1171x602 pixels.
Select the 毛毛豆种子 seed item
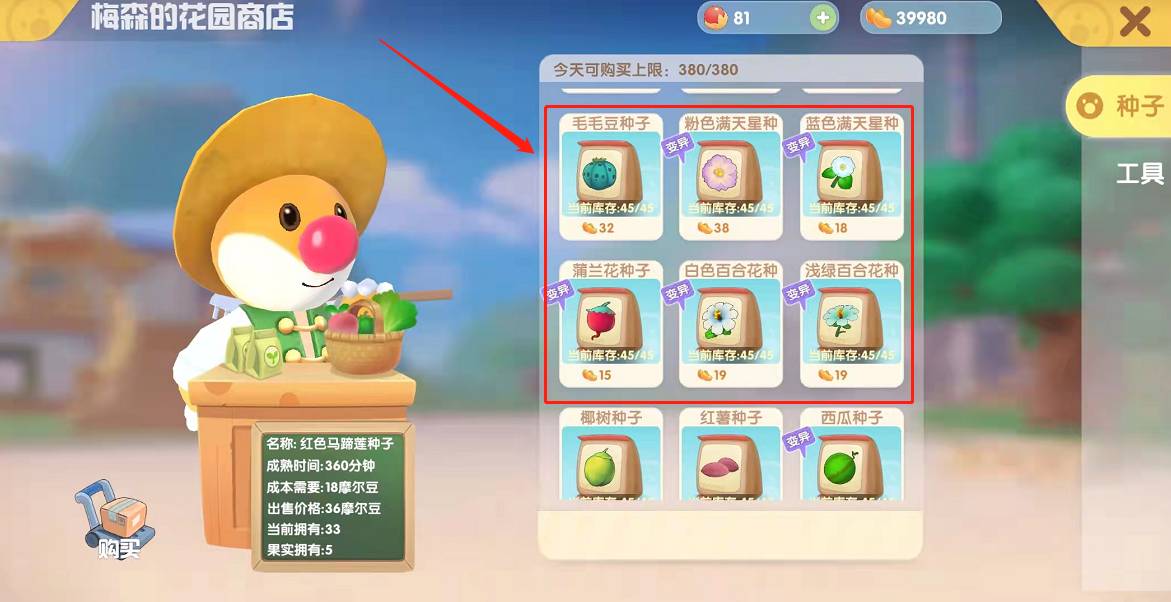[611, 176]
